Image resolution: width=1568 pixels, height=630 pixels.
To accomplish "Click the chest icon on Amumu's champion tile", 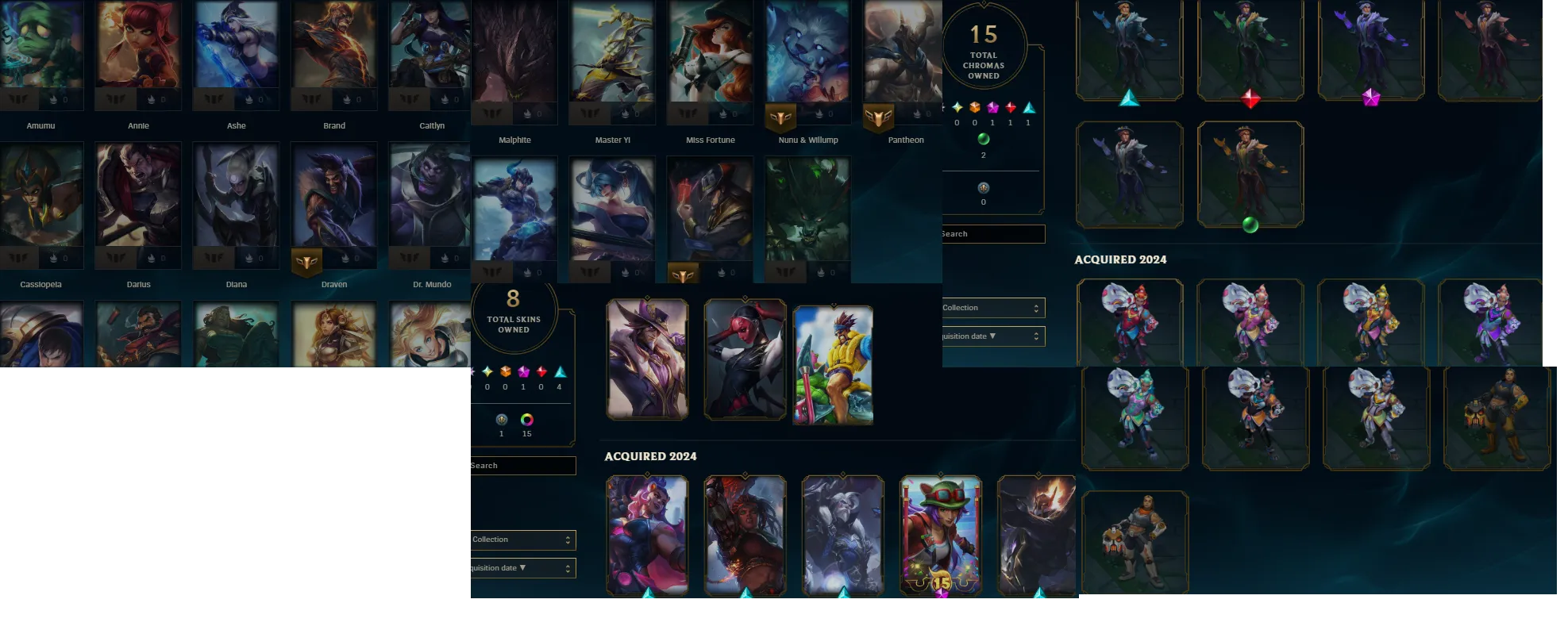I will tap(52, 99).
